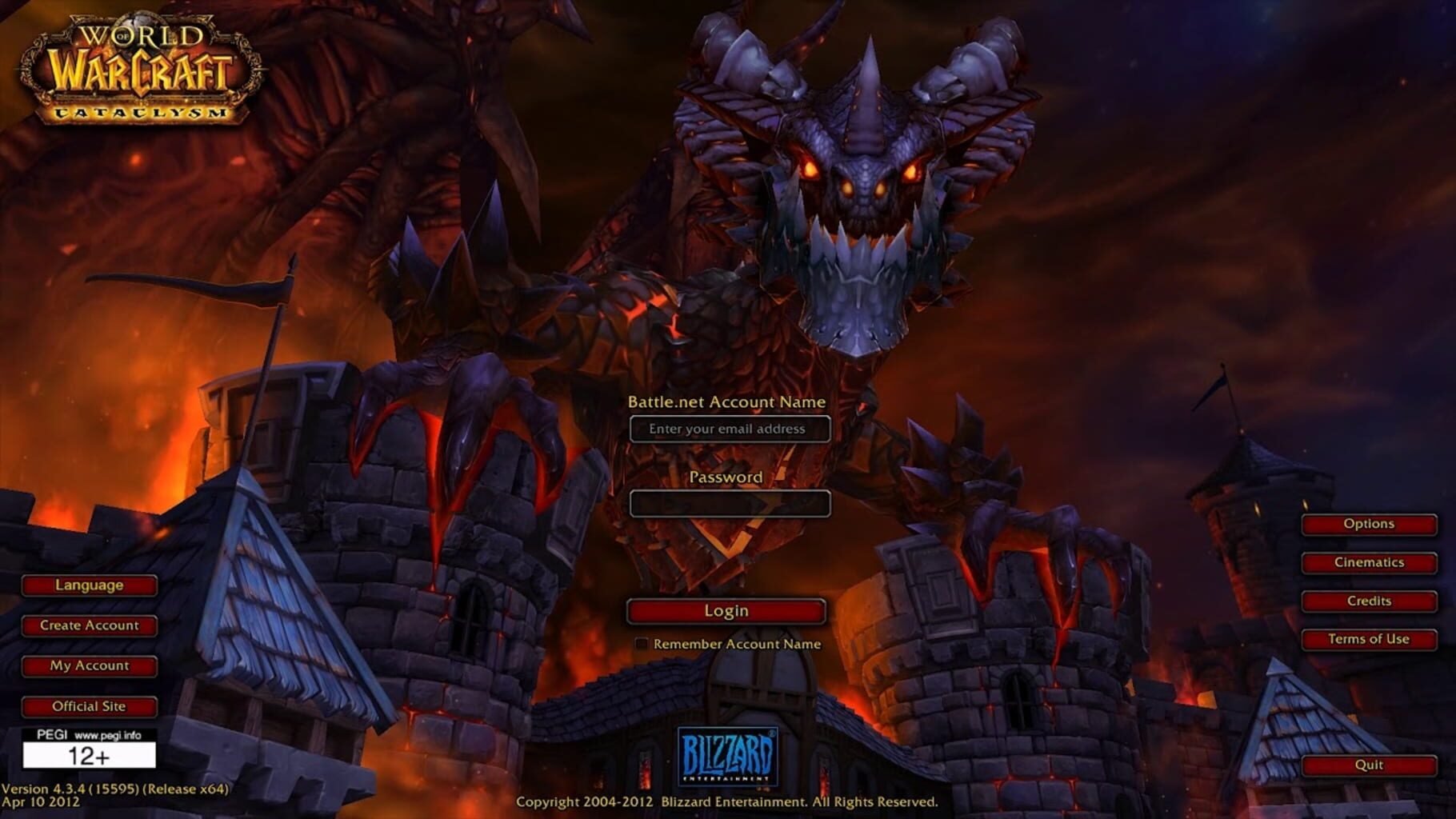Read the Terms of Use
The image size is (1456, 819).
coord(1368,639)
